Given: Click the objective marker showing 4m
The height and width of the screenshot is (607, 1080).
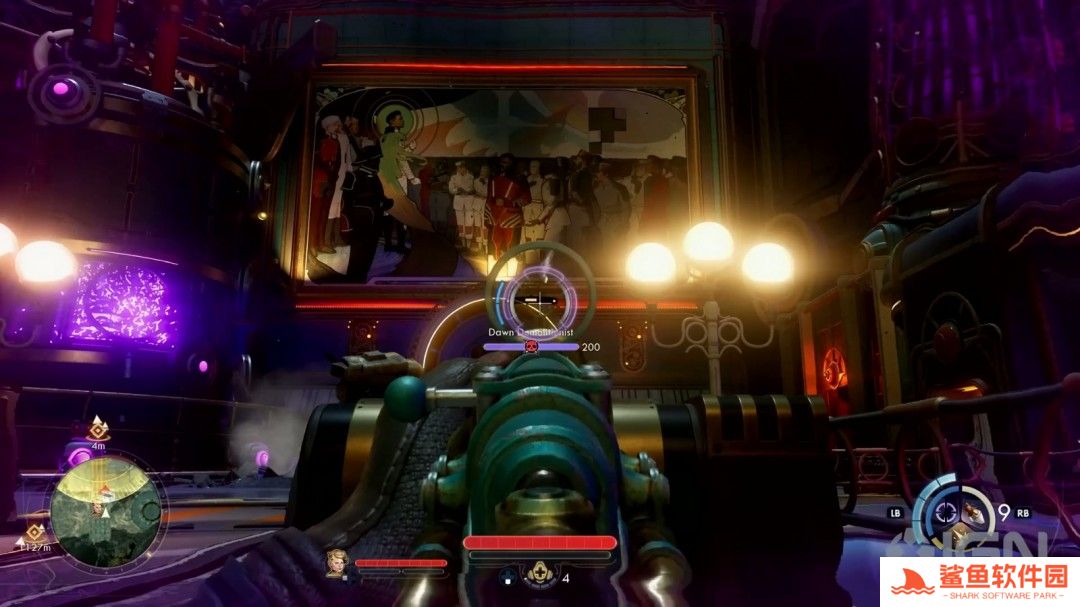Looking at the screenshot, I should coord(98,427).
